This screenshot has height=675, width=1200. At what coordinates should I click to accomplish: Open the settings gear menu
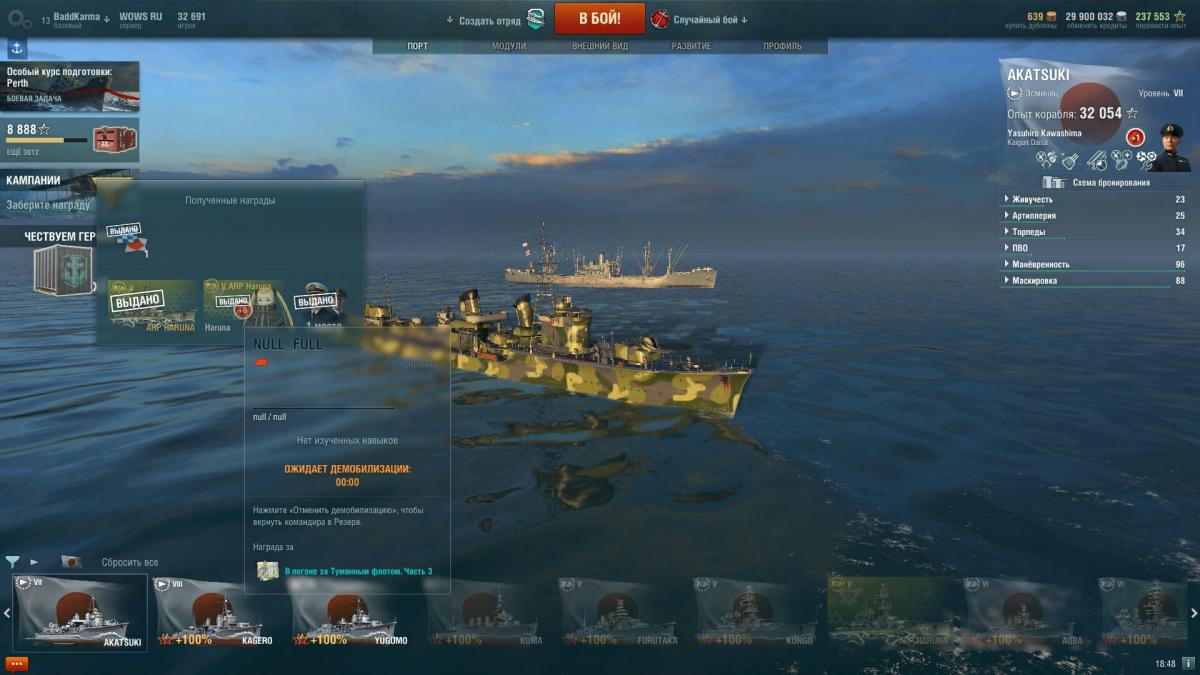pos(19,18)
